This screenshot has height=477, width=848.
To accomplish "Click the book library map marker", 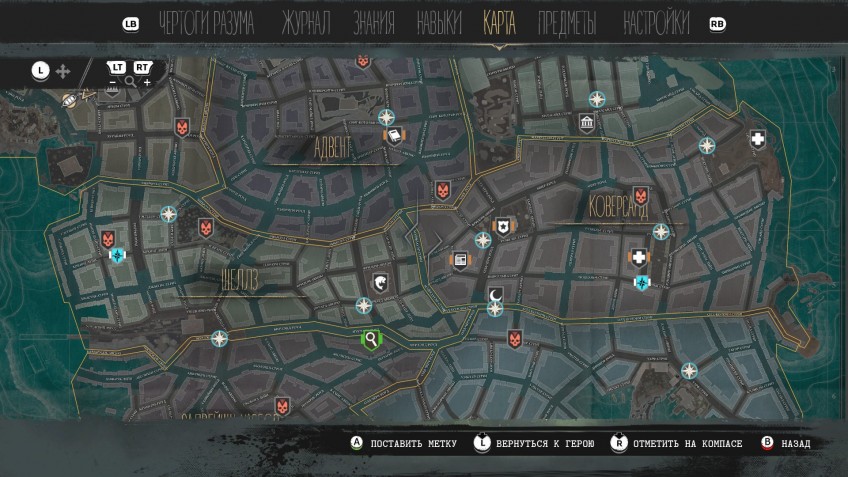I will tap(395, 136).
